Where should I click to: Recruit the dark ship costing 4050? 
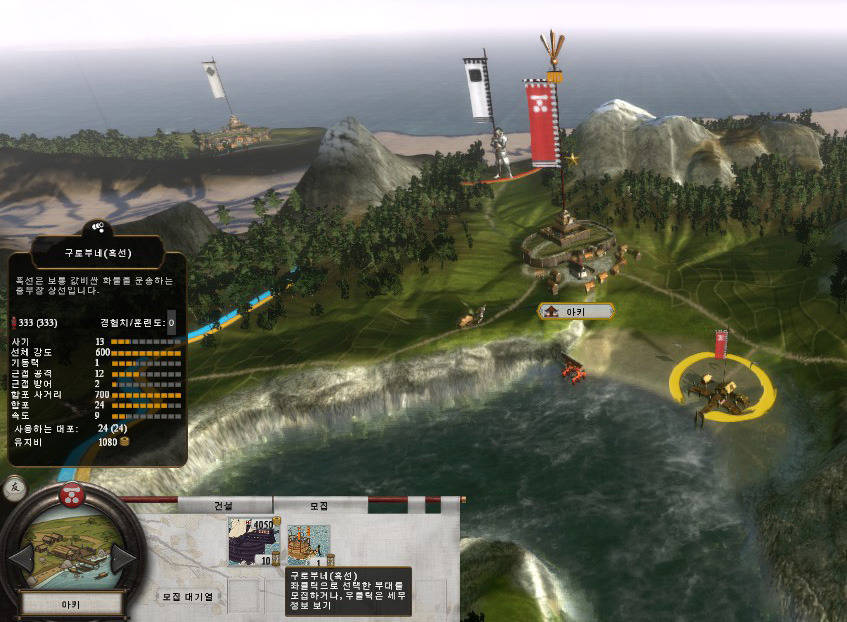coord(253,541)
